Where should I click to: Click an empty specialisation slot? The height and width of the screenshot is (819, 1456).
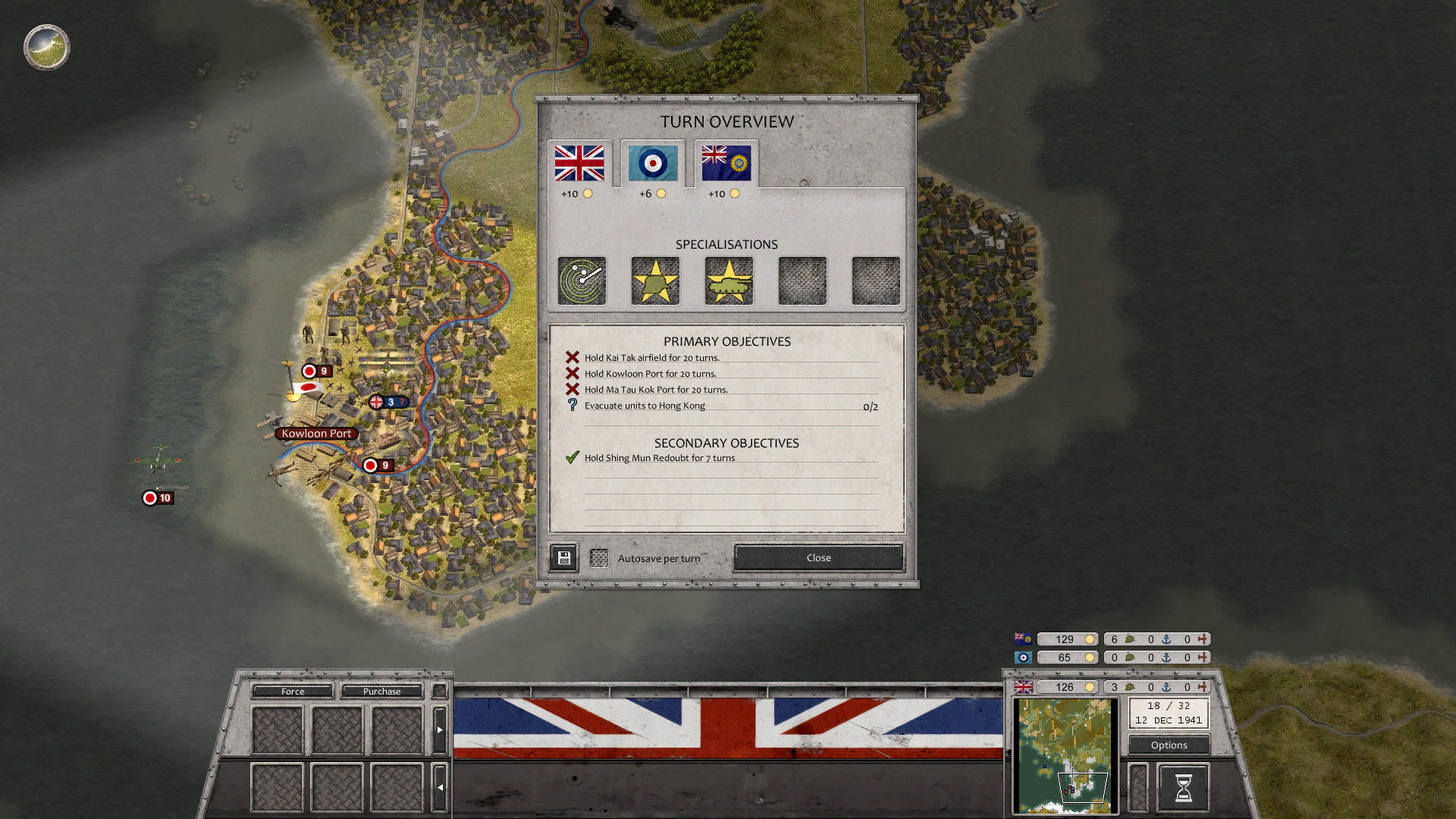[802, 281]
